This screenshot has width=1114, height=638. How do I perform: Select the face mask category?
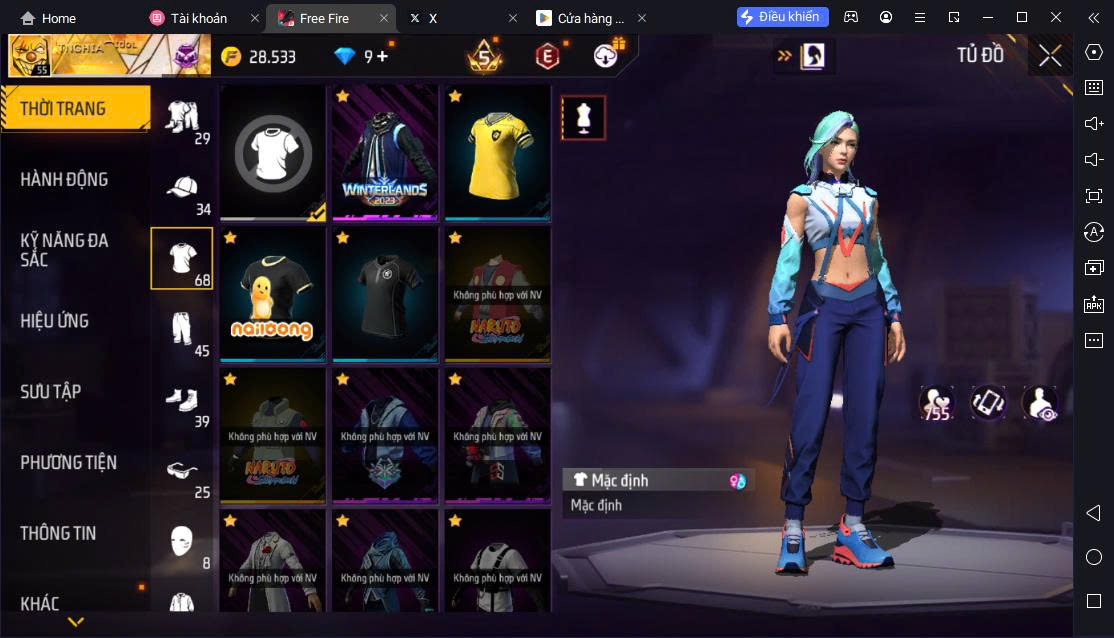click(181, 541)
